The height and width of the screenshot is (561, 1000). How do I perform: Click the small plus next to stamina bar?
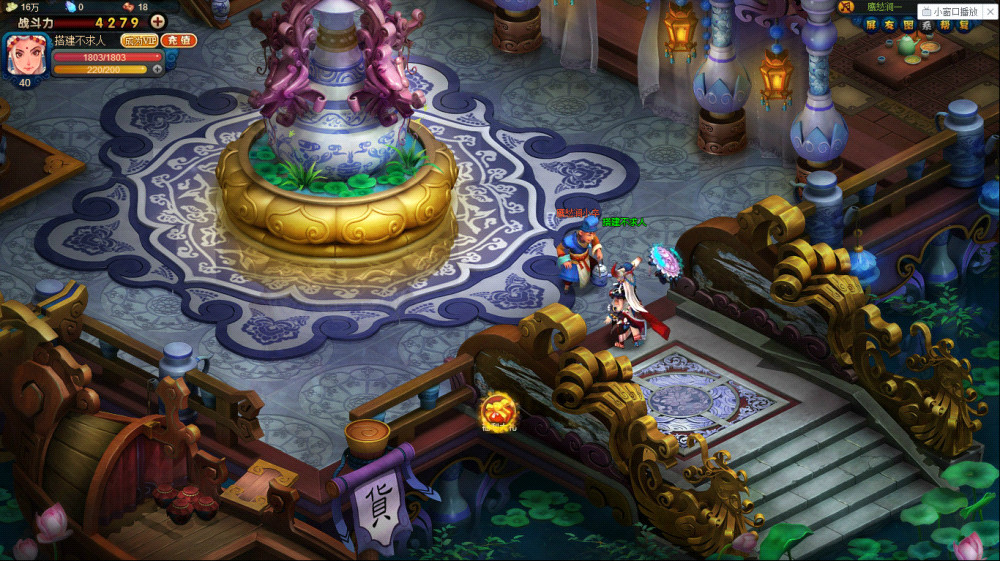pyautogui.click(x=157, y=70)
